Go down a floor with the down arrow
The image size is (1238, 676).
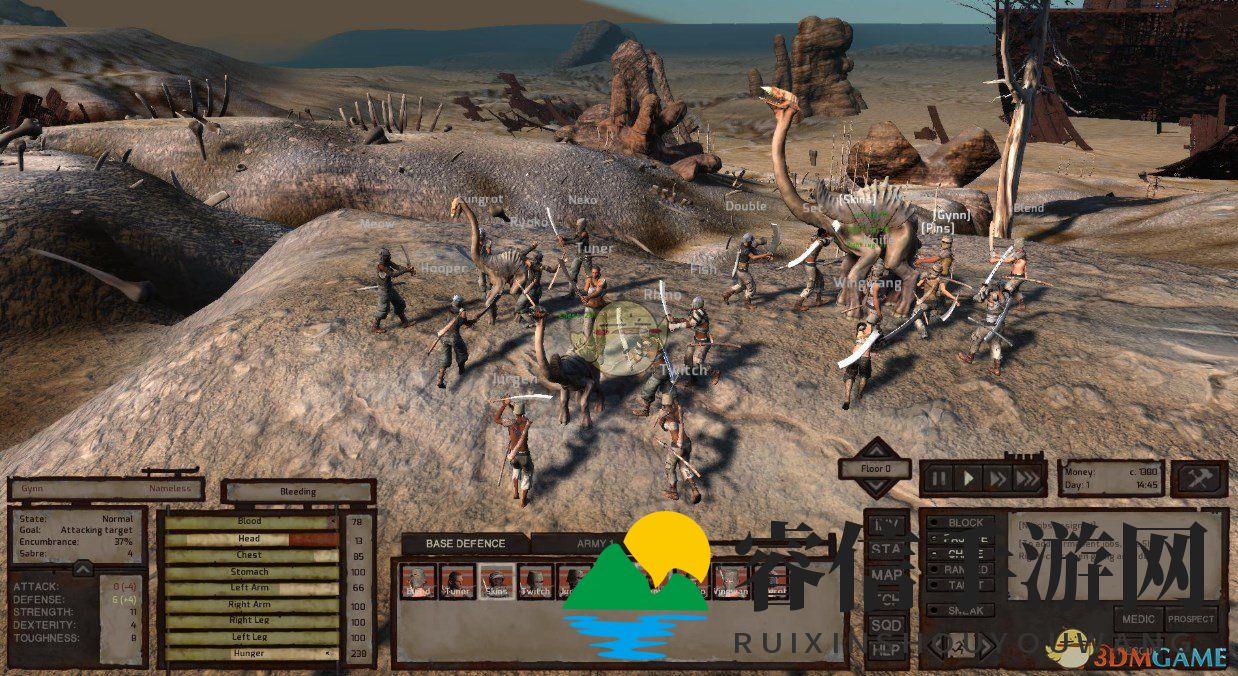click(875, 487)
